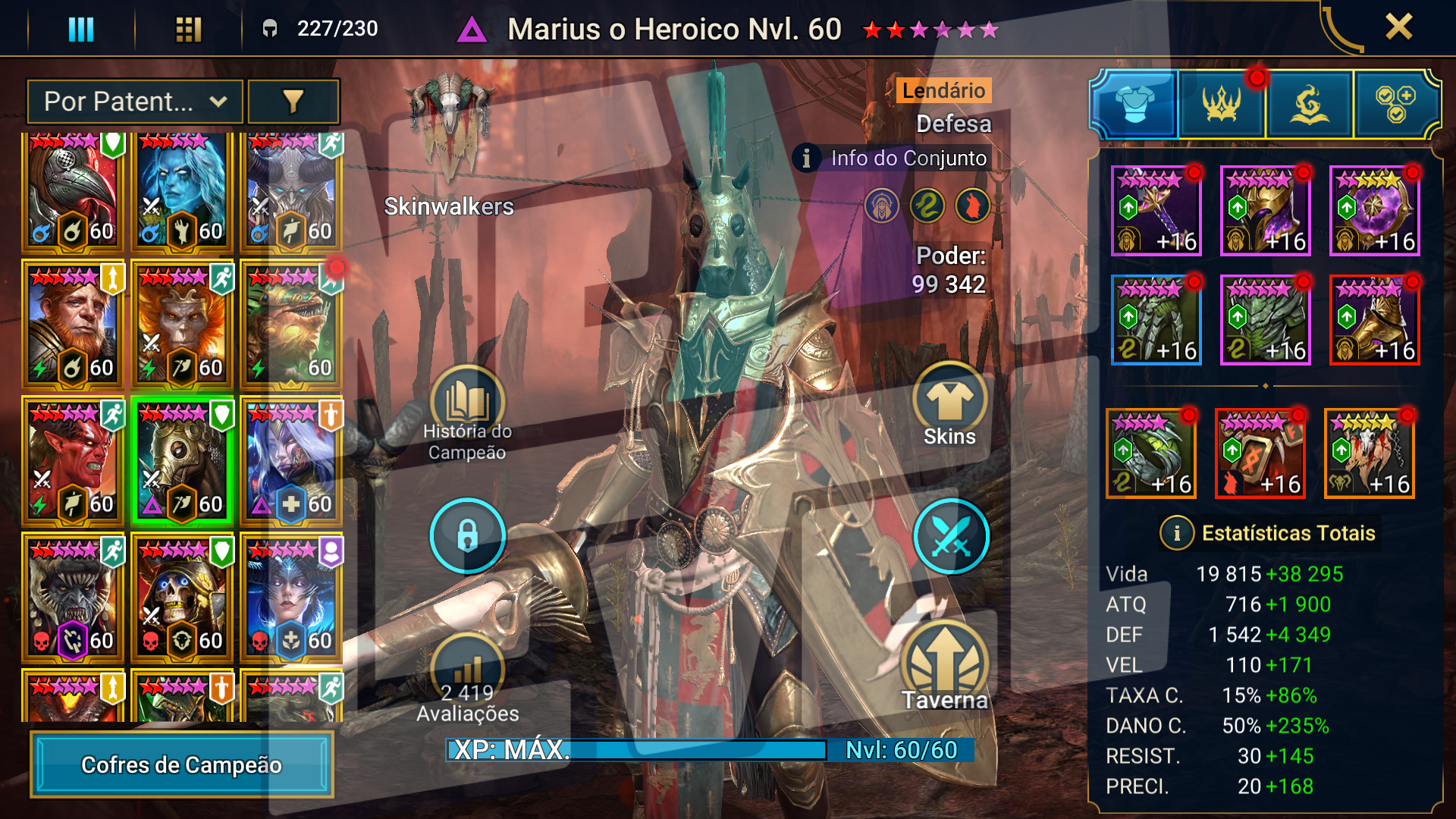Go to the Taverna
The width and height of the screenshot is (1456, 819).
click(x=945, y=667)
